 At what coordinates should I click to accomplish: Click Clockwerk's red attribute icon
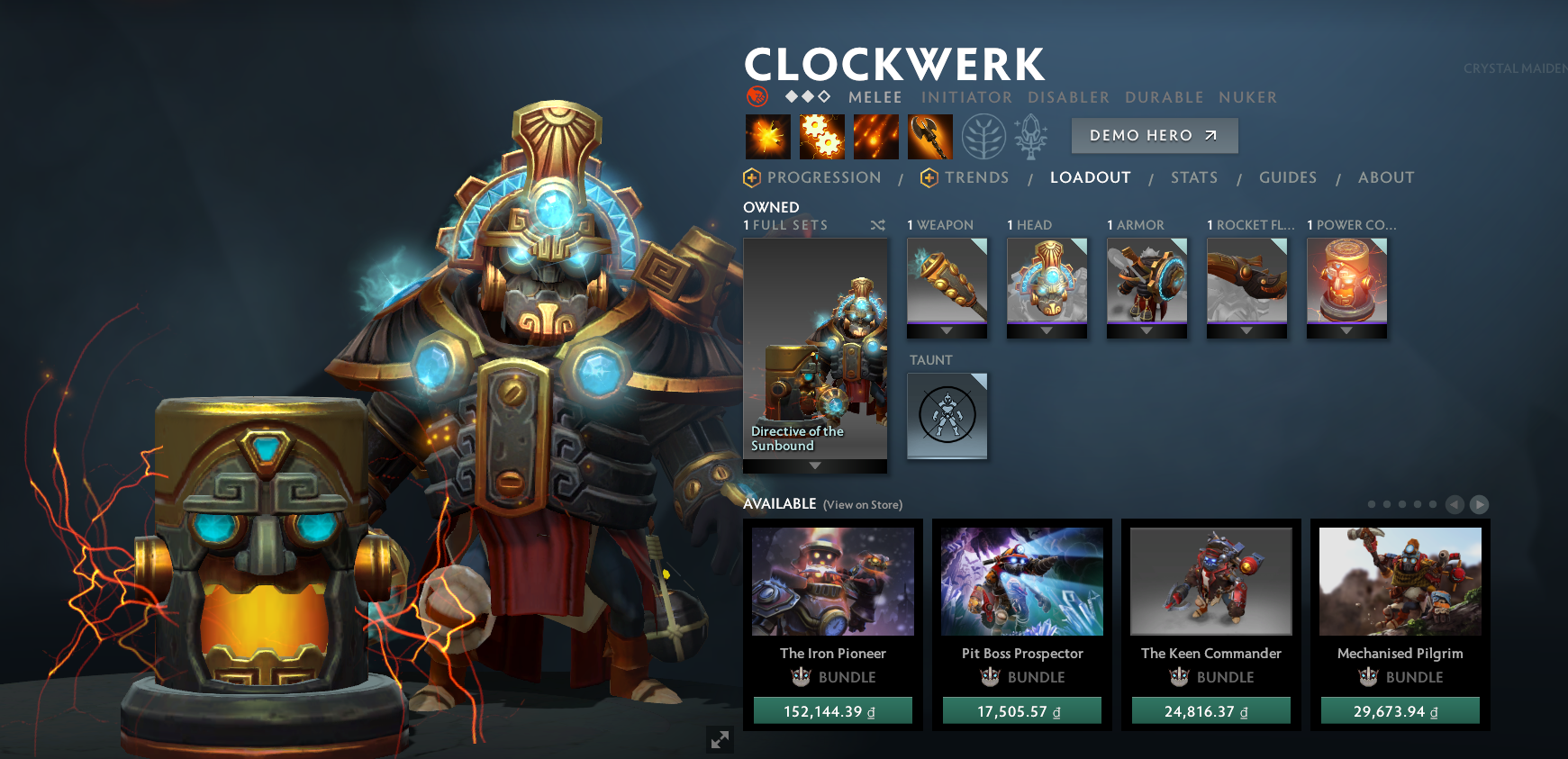pos(757,95)
